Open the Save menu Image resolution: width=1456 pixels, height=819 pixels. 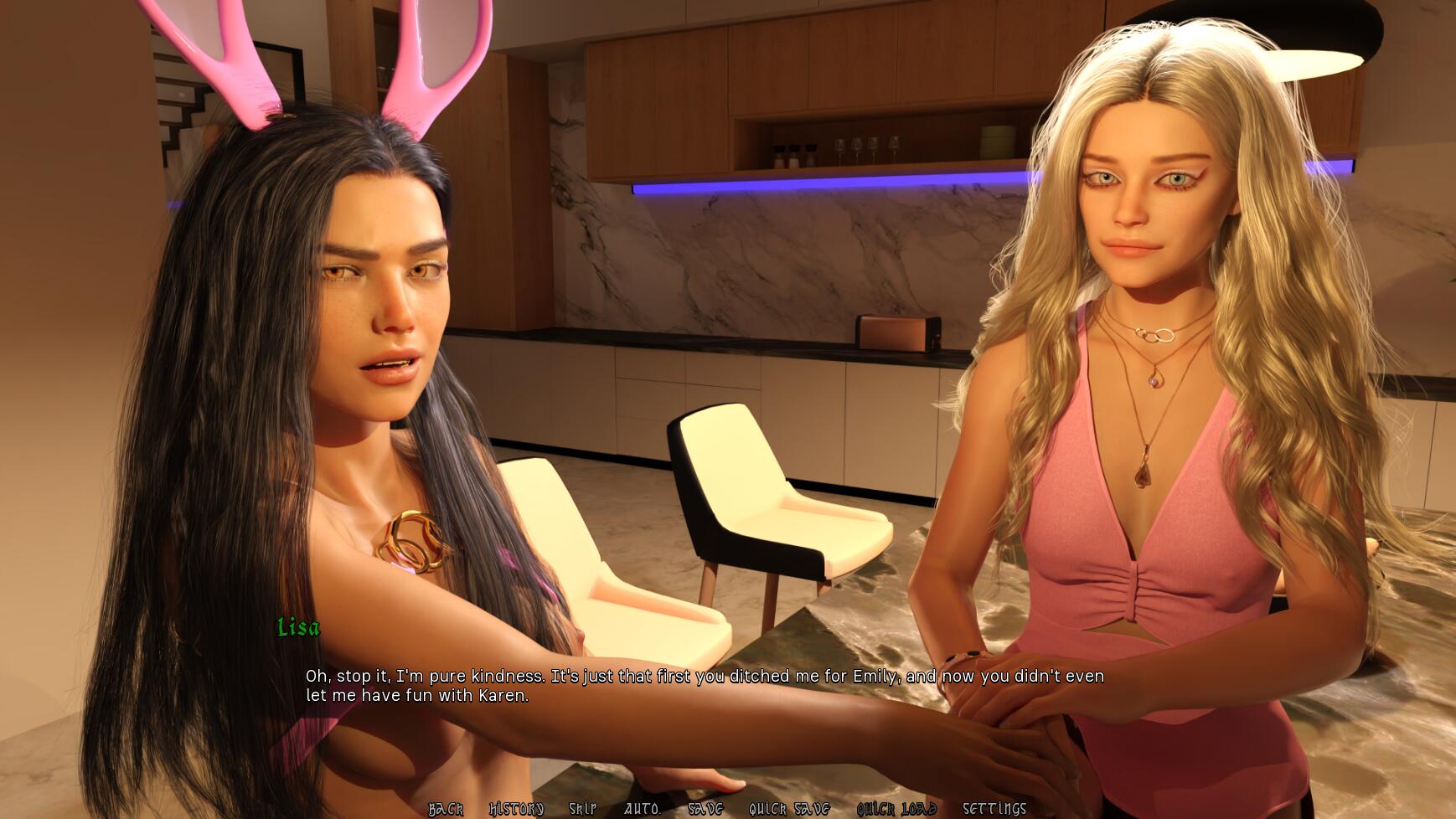pyautogui.click(x=705, y=808)
